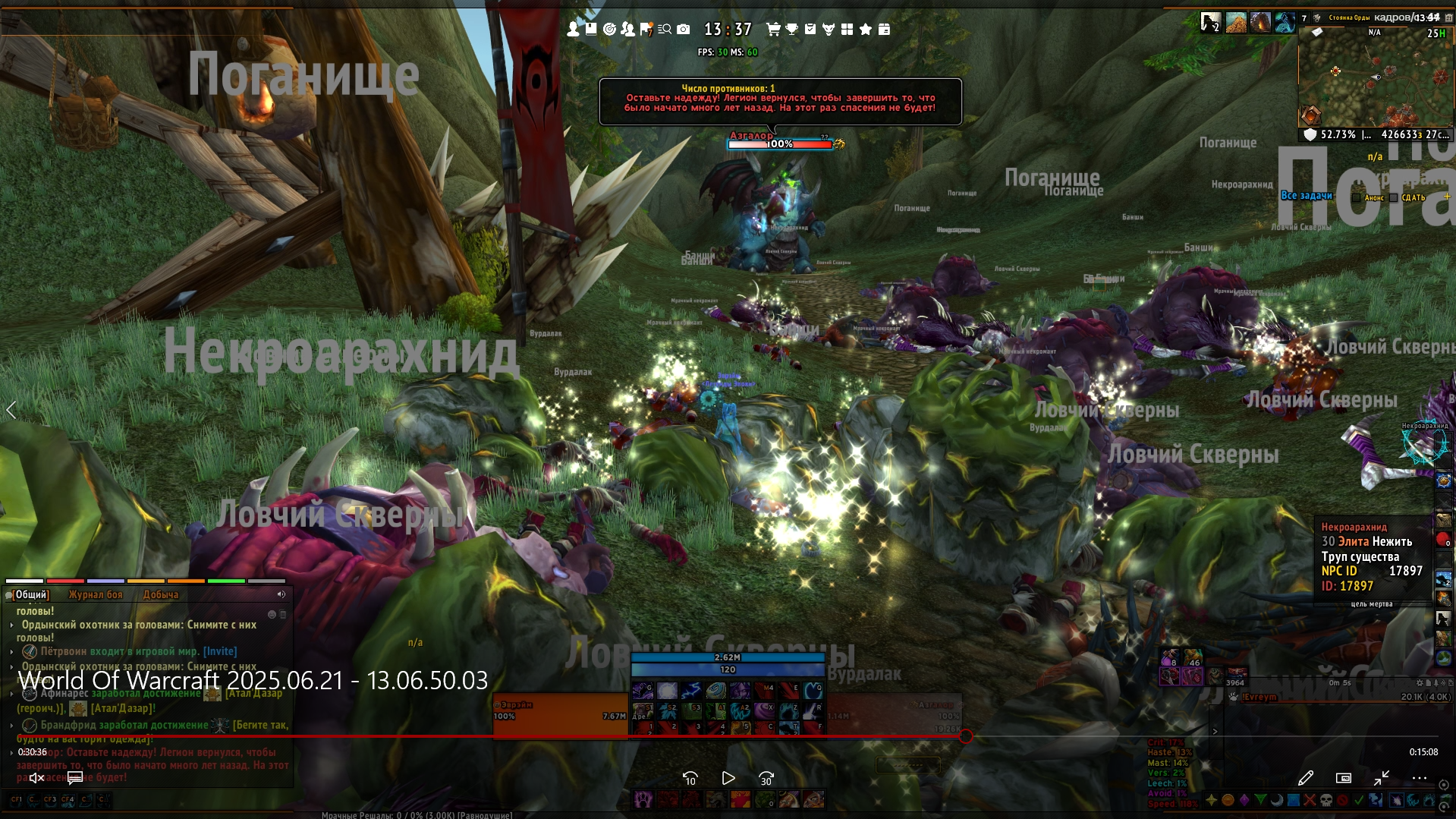Open the character info micro-menu icon

[x=573, y=29]
